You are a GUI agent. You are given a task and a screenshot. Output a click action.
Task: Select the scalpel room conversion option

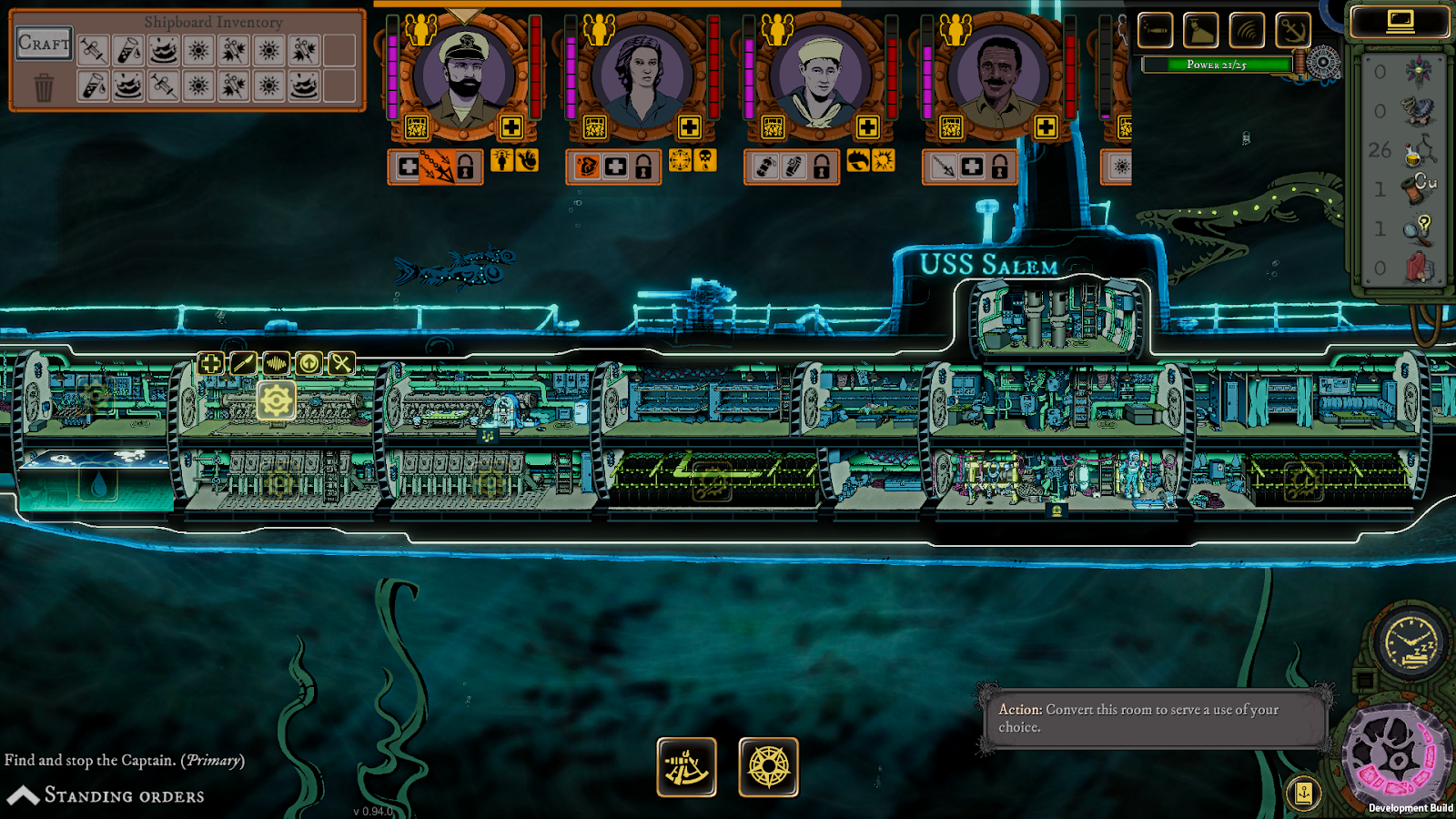pos(243,364)
